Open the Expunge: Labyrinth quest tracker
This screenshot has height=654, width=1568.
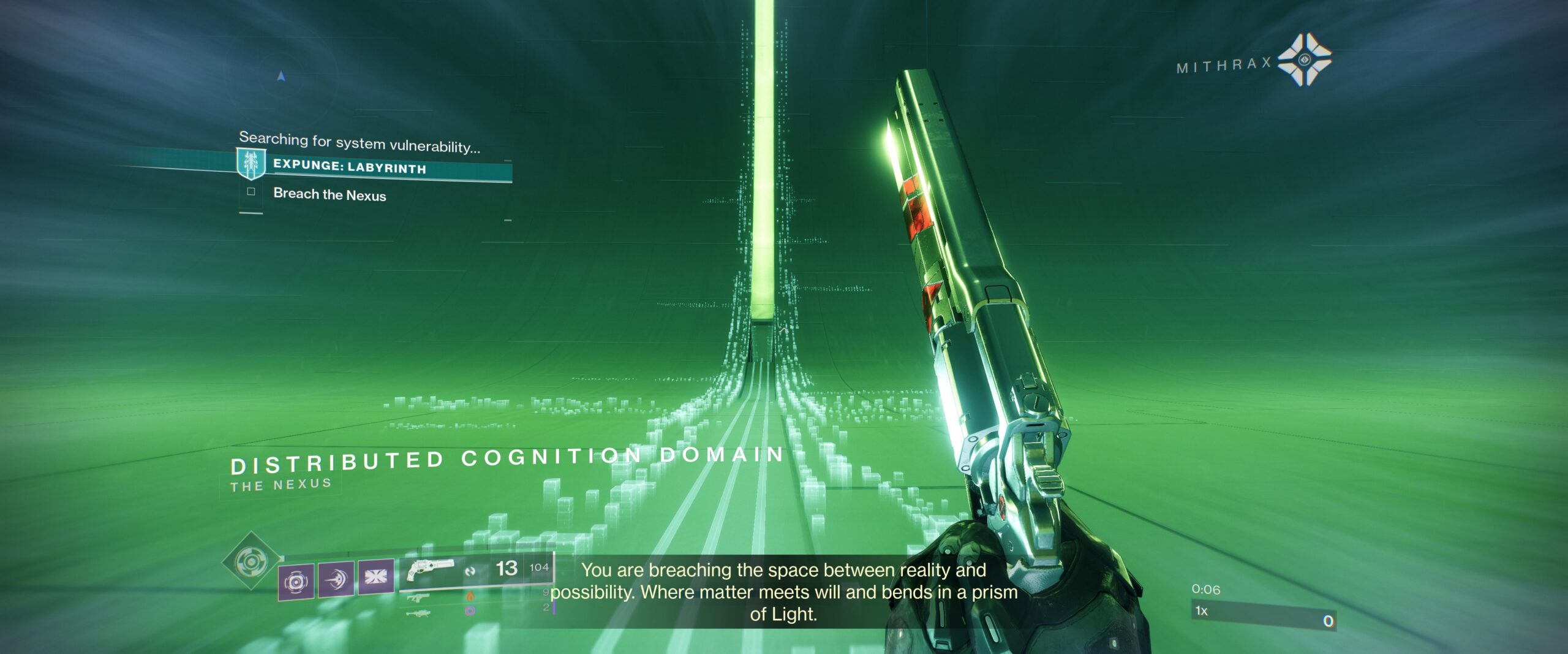[x=349, y=166]
